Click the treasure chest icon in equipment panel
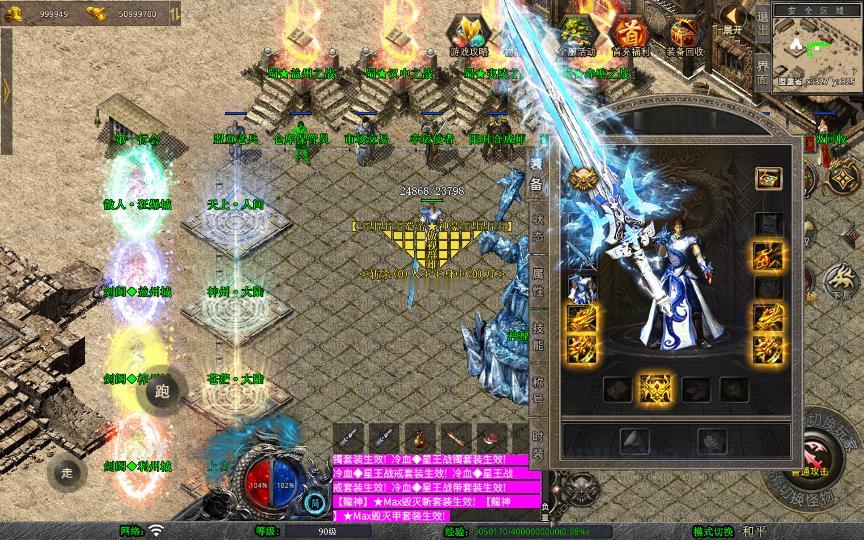 pyautogui.click(x=767, y=179)
